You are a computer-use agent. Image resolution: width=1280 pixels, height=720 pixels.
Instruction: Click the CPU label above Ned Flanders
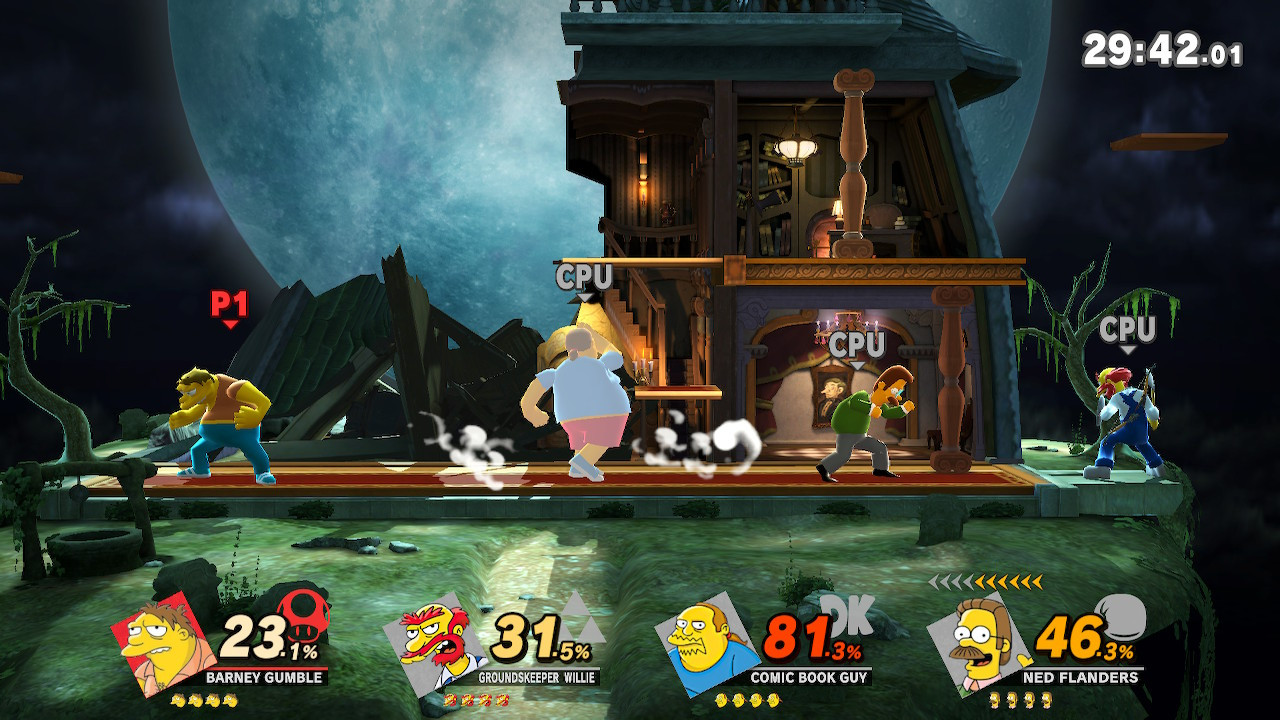tap(858, 346)
